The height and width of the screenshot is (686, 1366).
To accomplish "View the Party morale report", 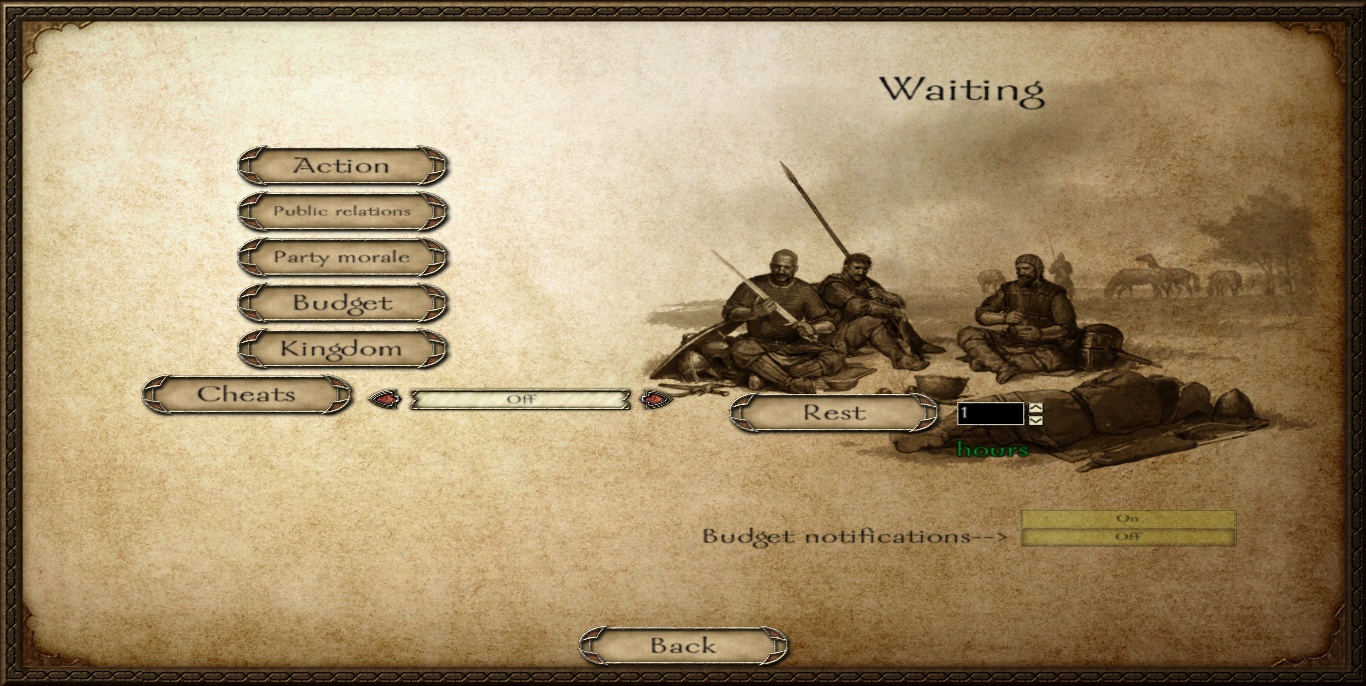I will click(342, 258).
